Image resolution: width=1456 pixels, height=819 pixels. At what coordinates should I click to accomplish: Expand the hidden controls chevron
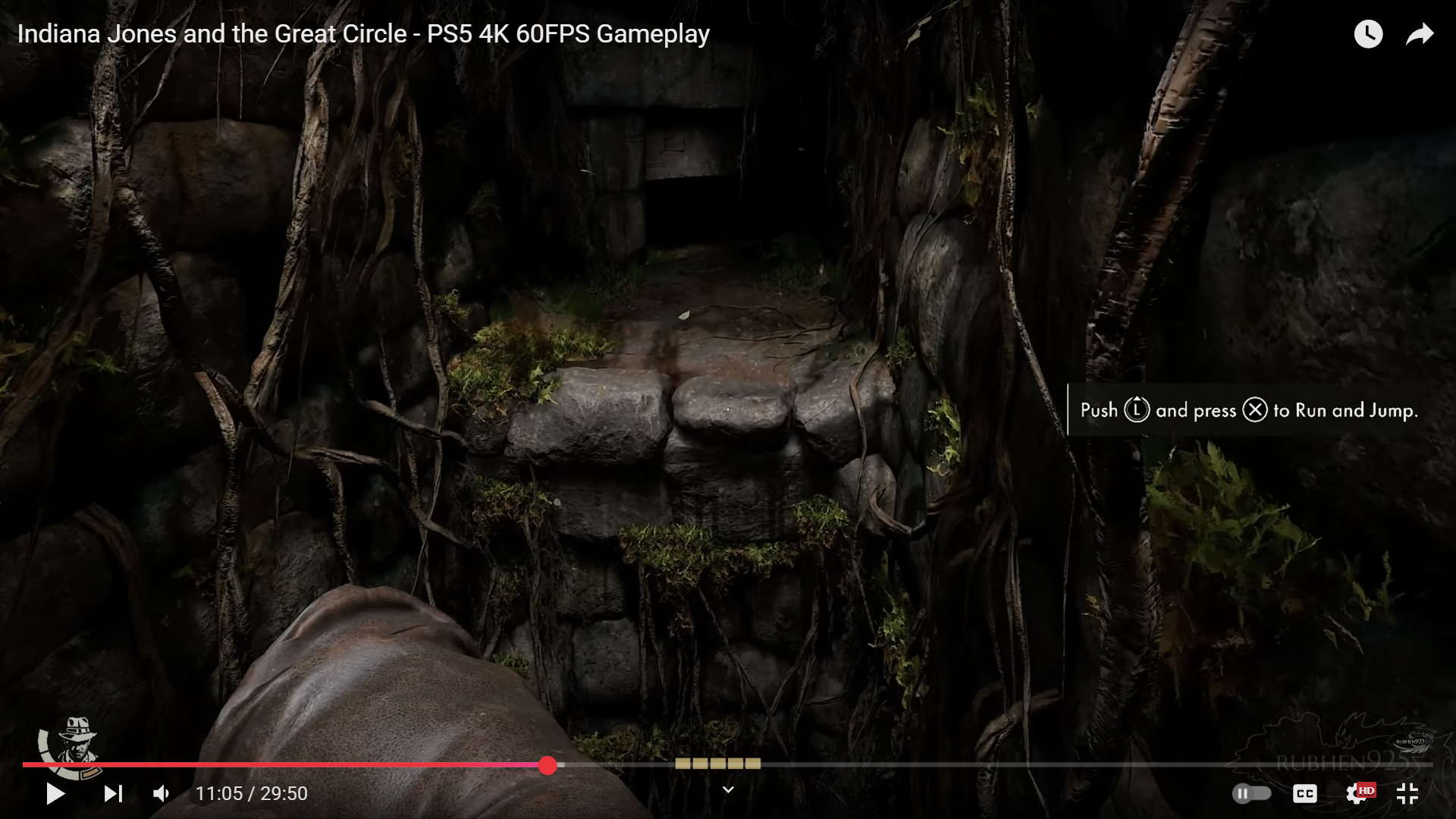(x=728, y=789)
